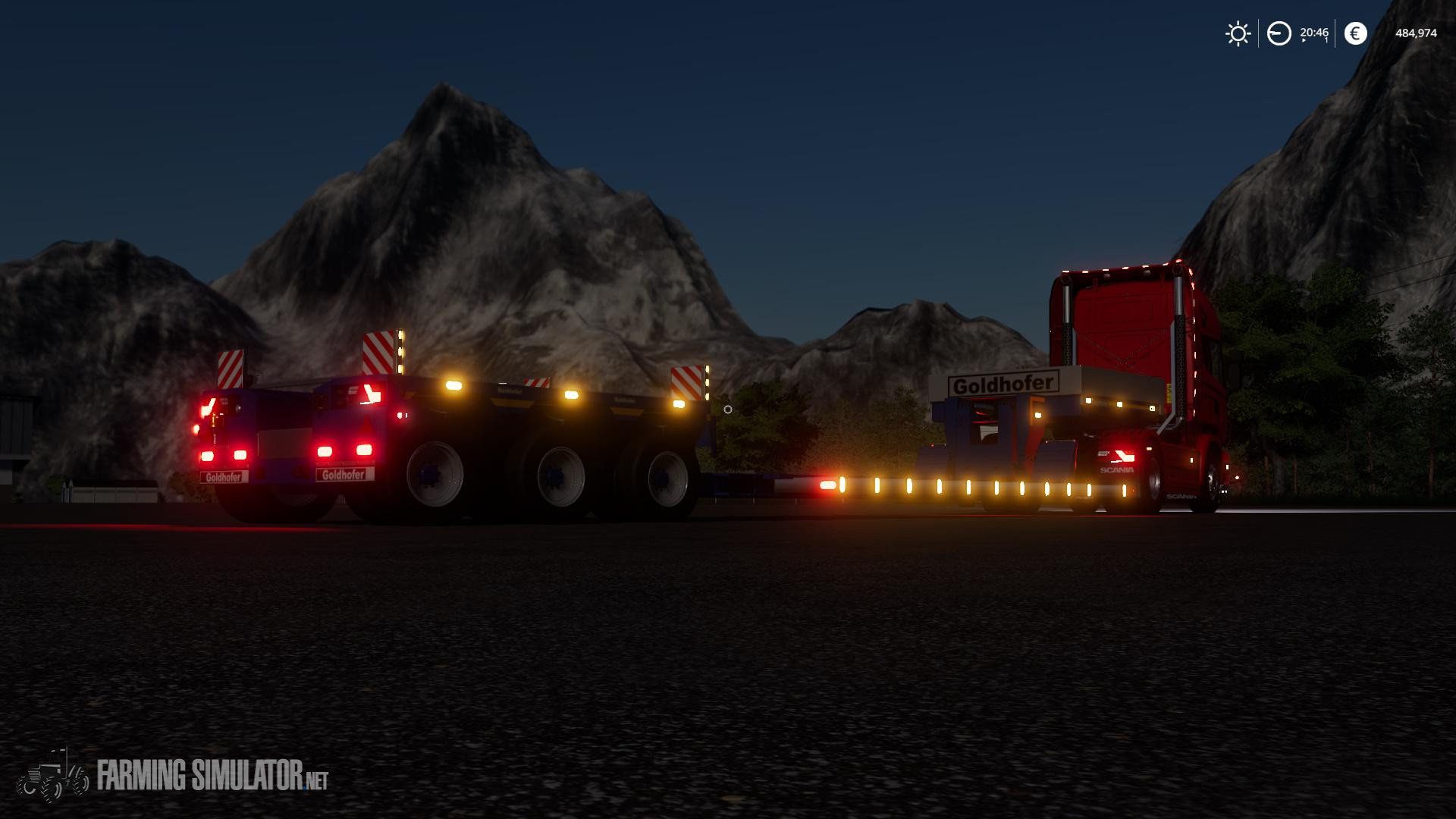Expand the small day counter beside the clock
Viewport: 1456px width, 819px height.
(1326, 39)
